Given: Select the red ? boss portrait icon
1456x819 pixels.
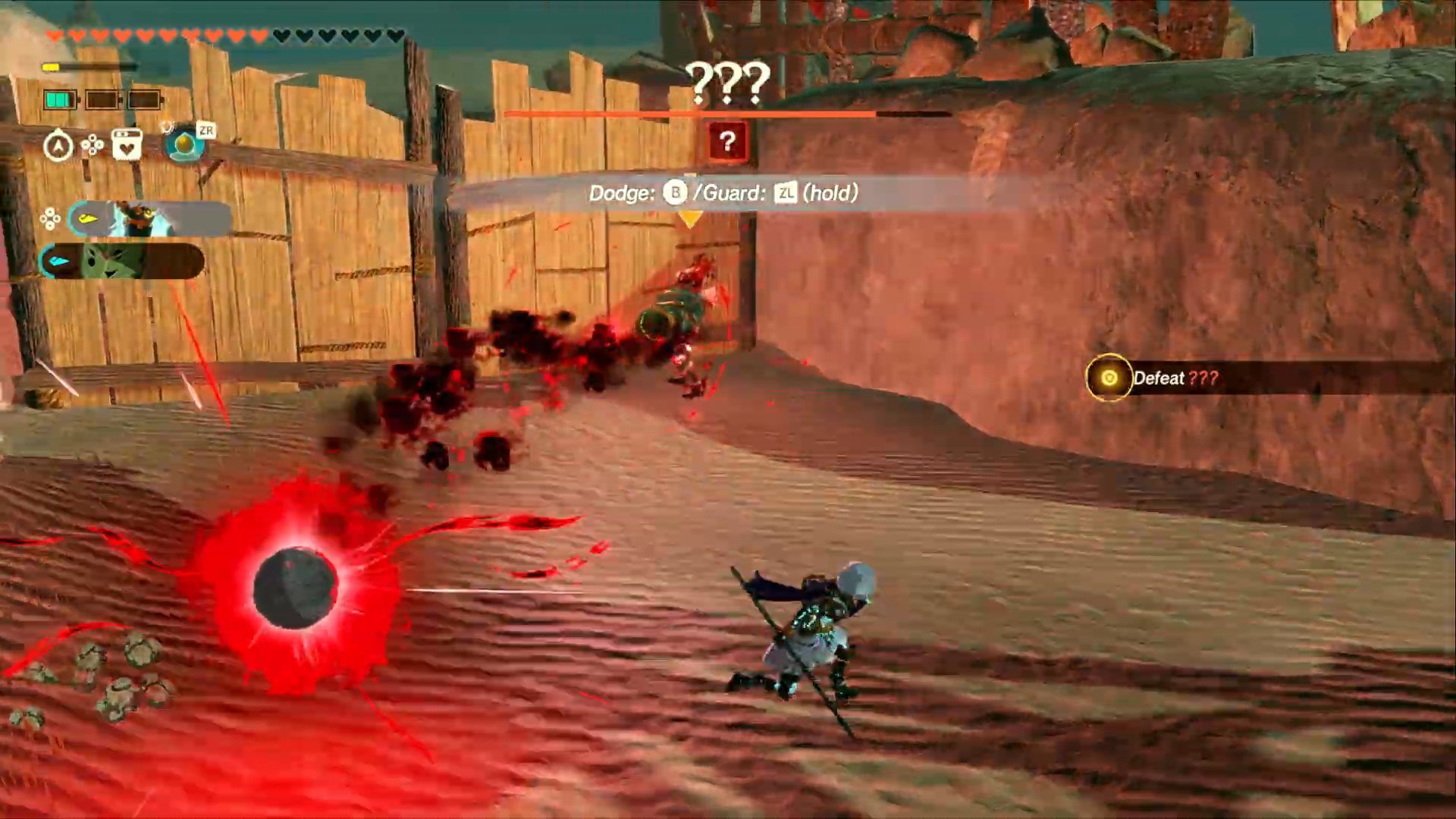Looking at the screenshot, I should click(726, 141).
